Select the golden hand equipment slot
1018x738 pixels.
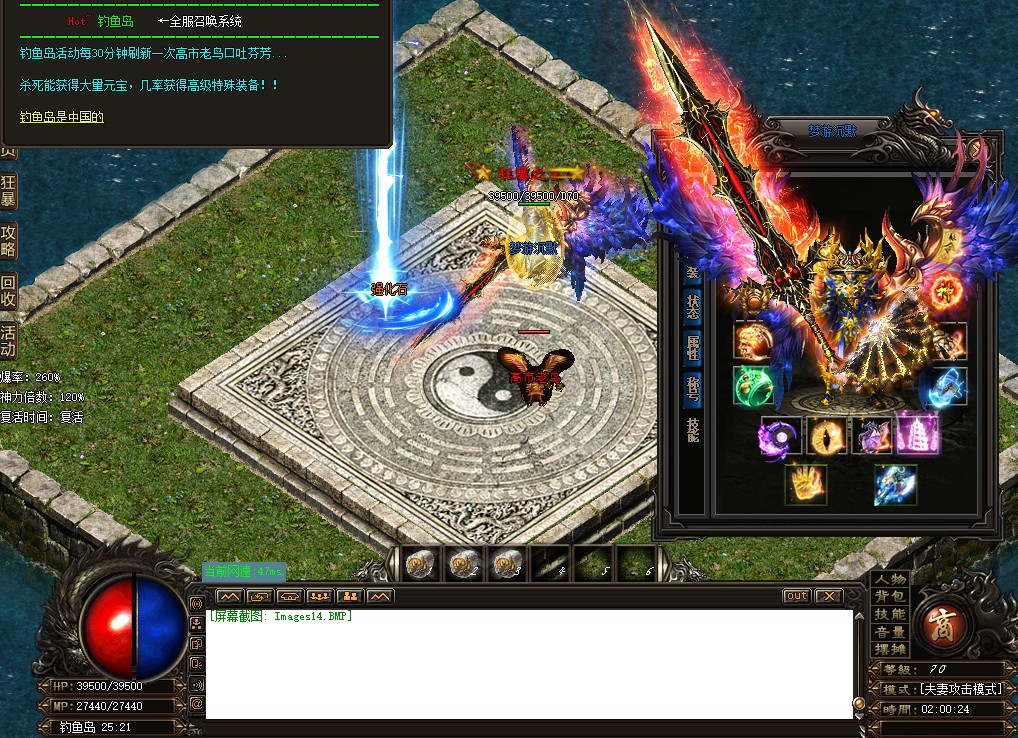[805, 484]
